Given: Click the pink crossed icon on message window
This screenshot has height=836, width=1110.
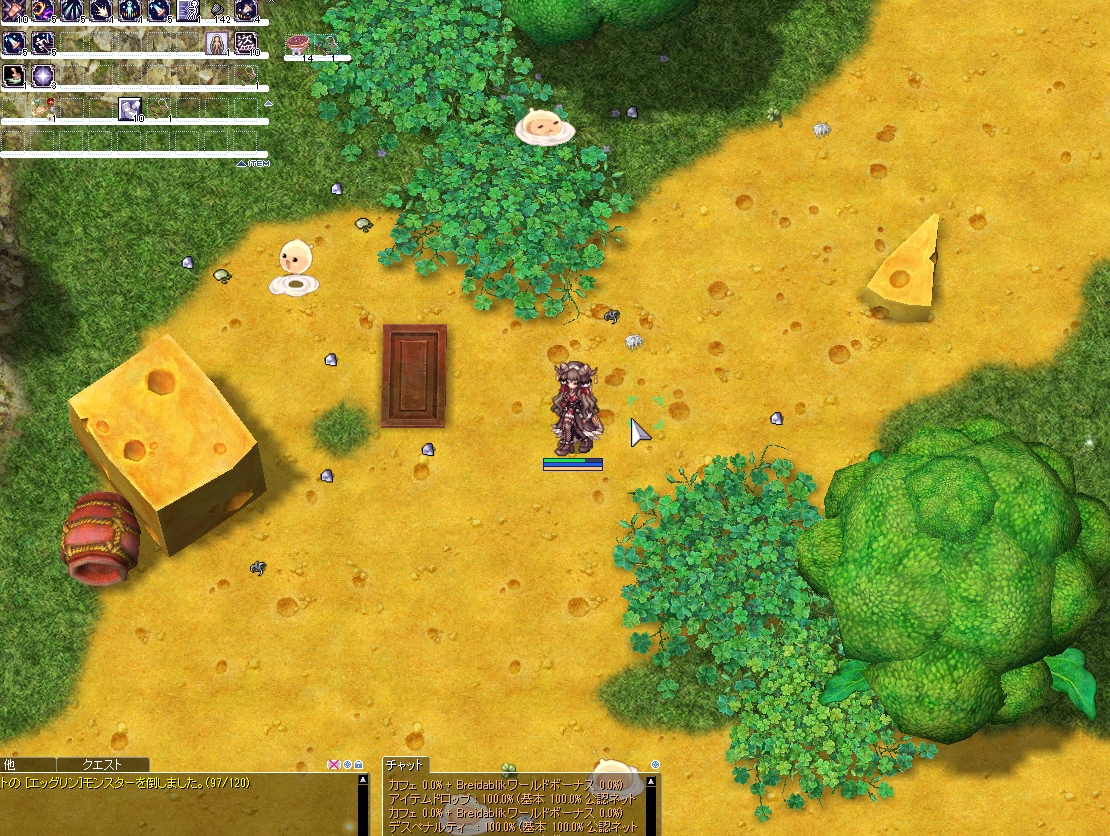Looking at the screenshot, I should [x=334, y=765].
